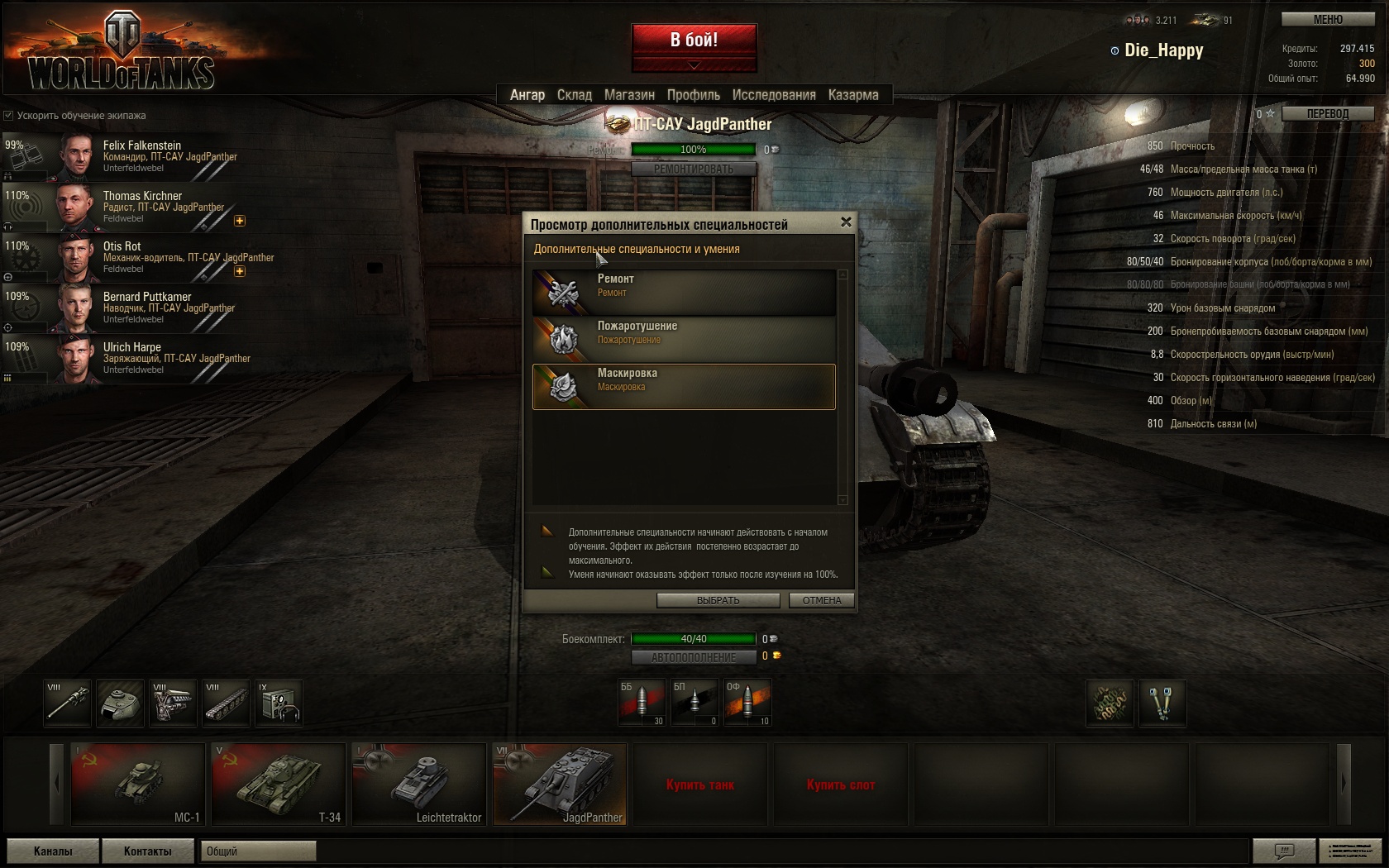This screenshot has height=868, width=1389.
Task: Confirm with the ВЫБРАТЬ button
Action: (x=718, y=600)
